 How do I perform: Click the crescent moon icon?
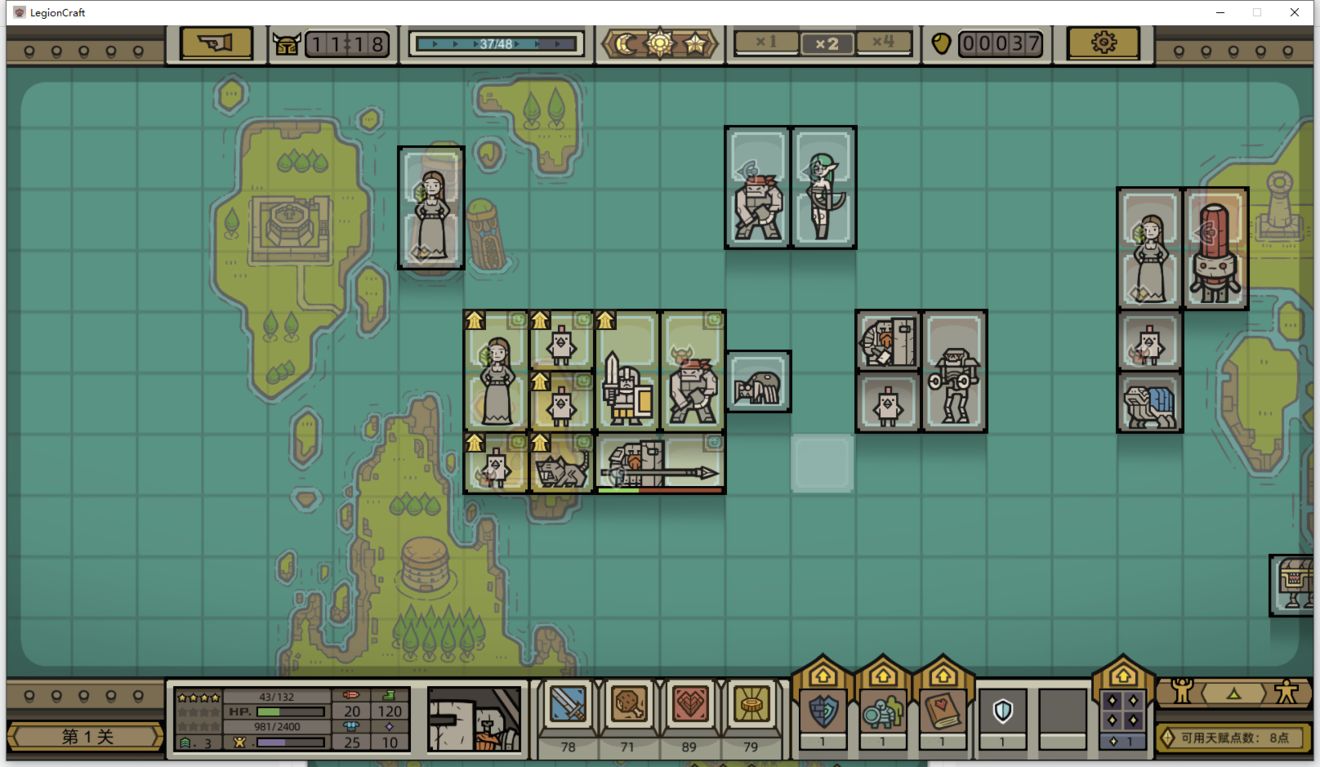coord(626,44)
